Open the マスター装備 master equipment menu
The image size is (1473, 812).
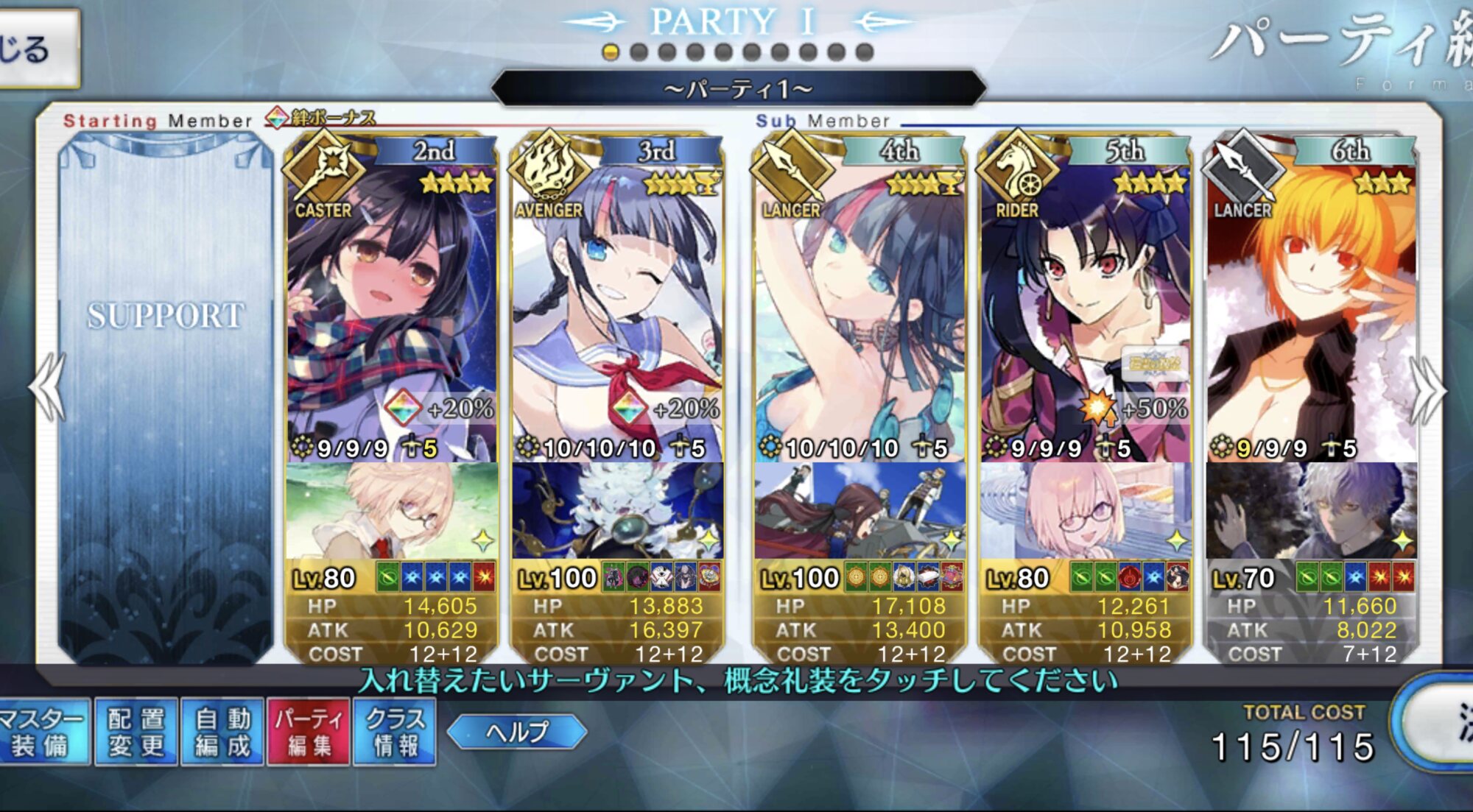coord(43,732)
